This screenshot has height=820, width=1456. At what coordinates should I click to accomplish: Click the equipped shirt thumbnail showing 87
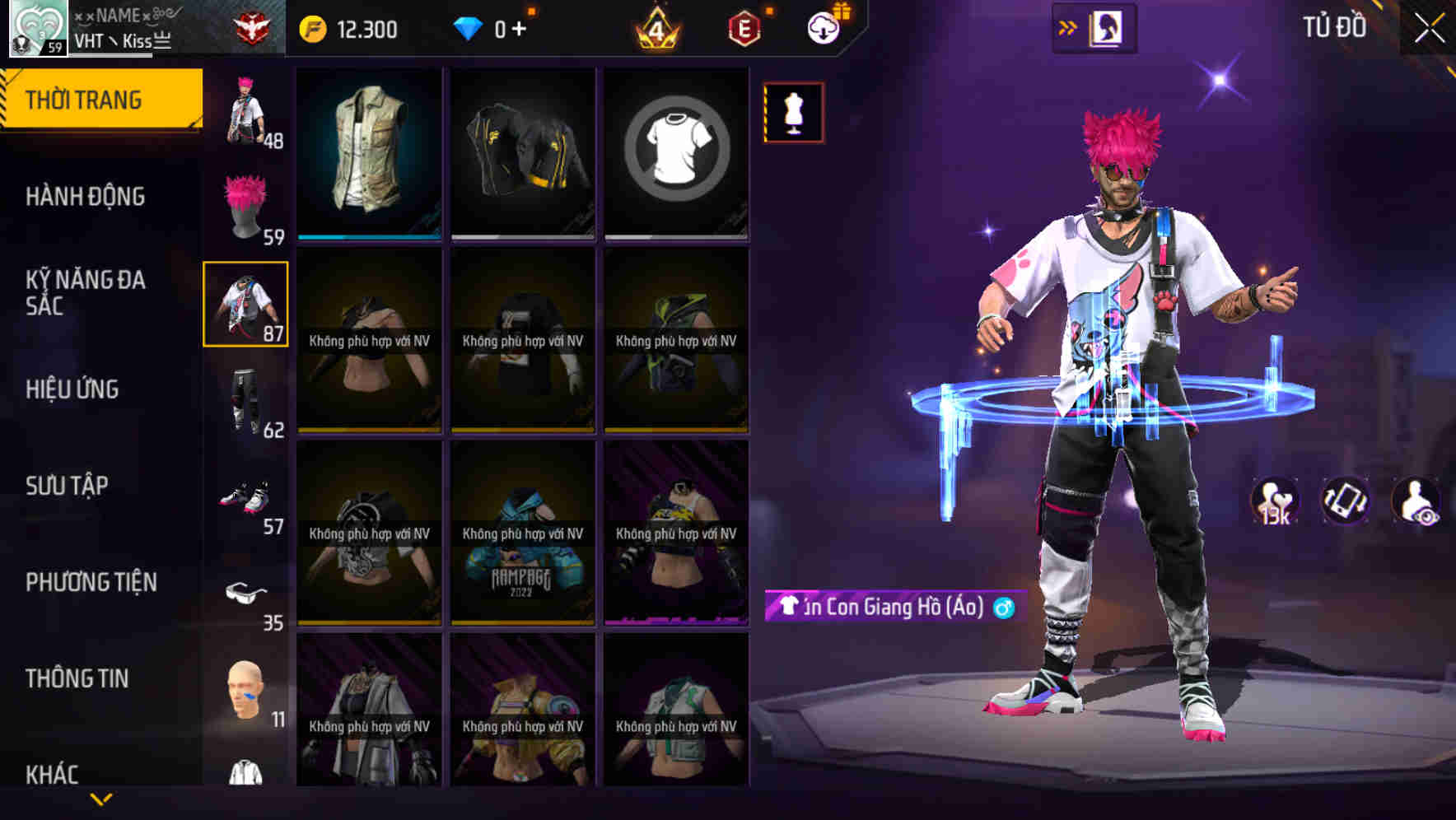pyautogui.click(x=245, y=303)
